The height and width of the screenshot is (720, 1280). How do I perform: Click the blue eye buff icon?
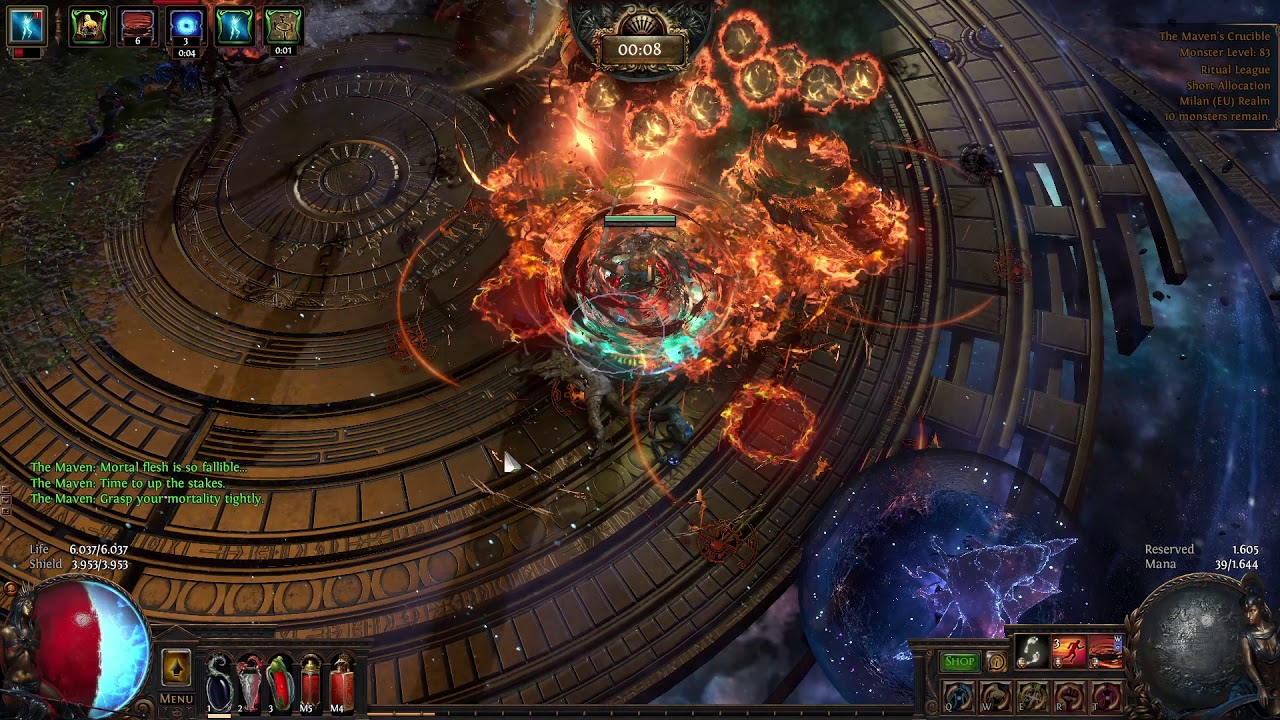pos(186,27)
